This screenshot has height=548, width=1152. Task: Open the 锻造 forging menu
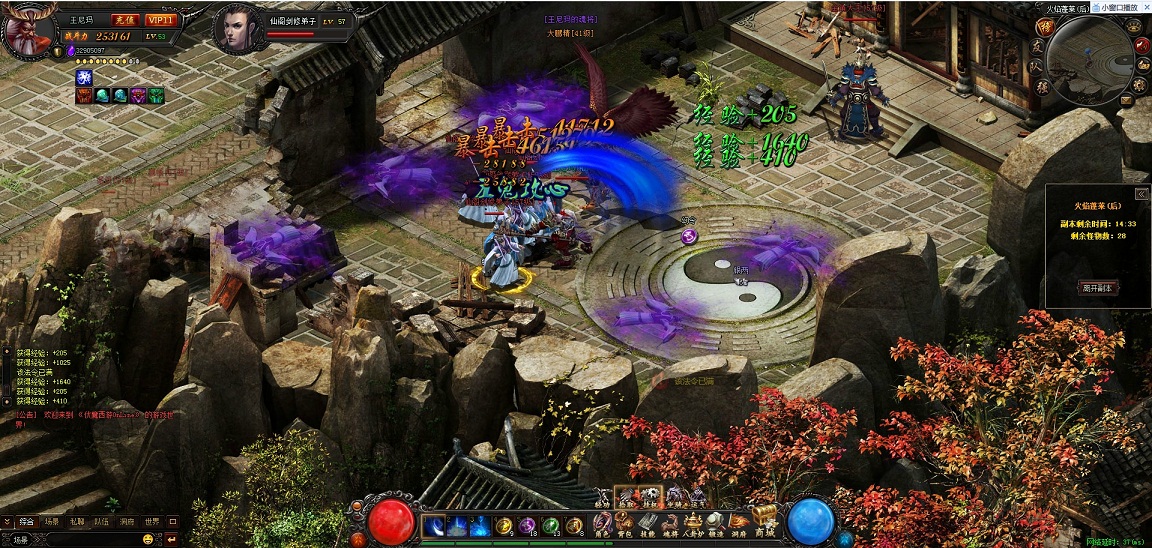click(x=715, y=523)
